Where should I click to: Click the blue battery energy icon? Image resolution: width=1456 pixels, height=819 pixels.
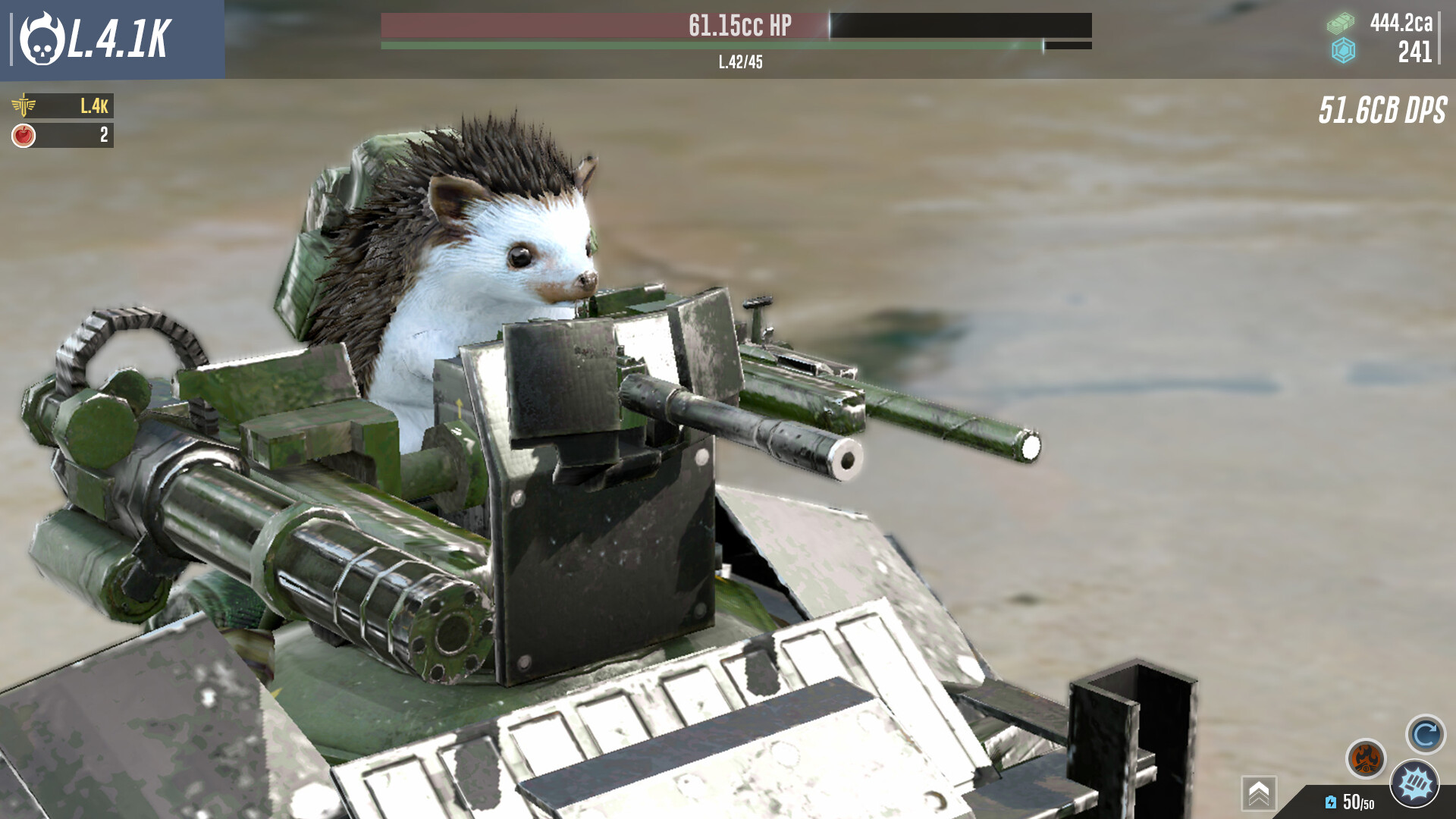1330,802
